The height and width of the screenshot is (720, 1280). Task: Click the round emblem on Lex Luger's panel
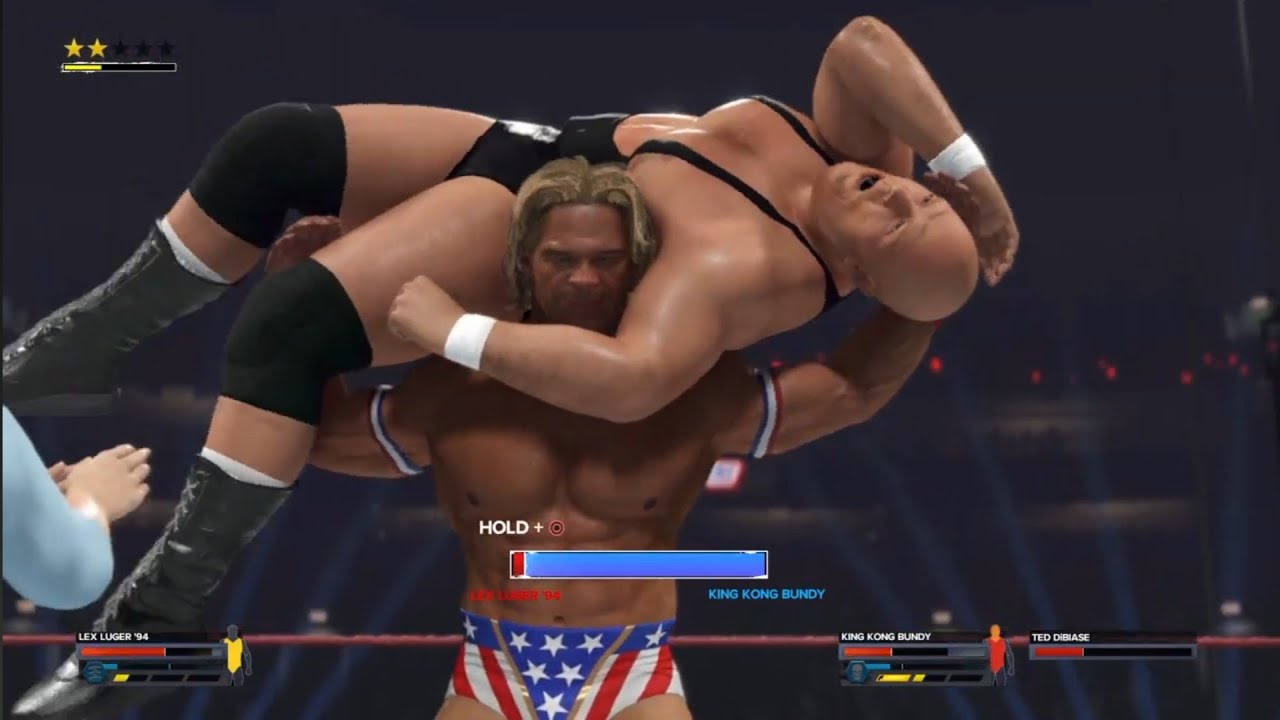(95, 671)
